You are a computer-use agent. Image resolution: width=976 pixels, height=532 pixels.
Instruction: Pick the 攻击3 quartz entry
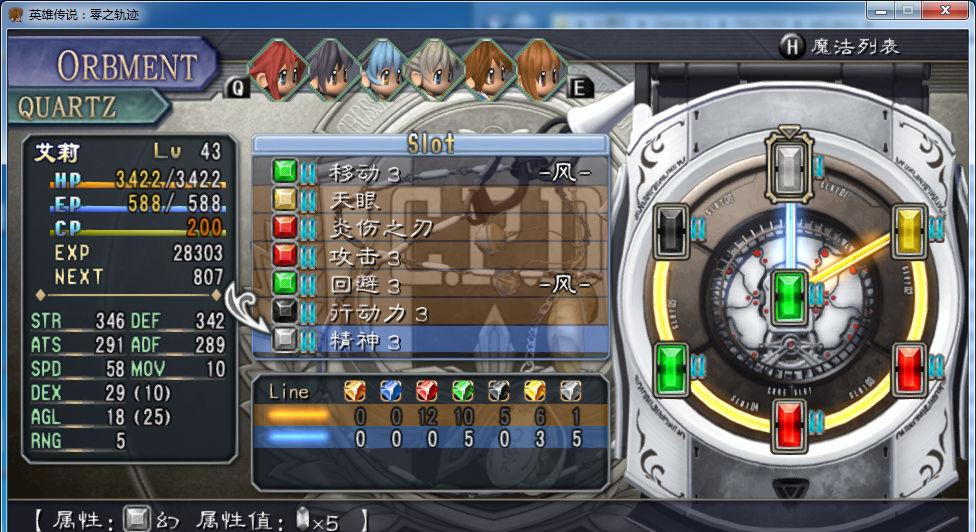(430, 256)
